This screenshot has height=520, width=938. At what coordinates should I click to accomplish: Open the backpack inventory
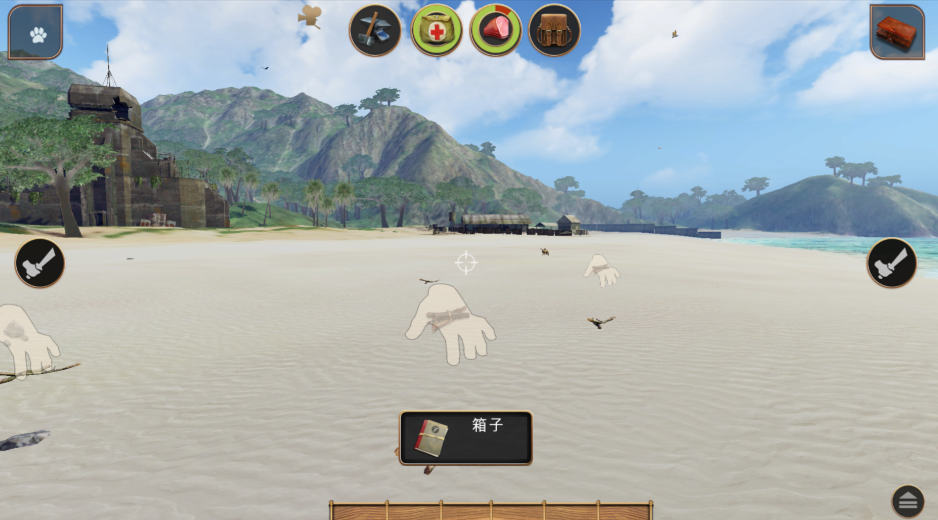pos(554,31)
